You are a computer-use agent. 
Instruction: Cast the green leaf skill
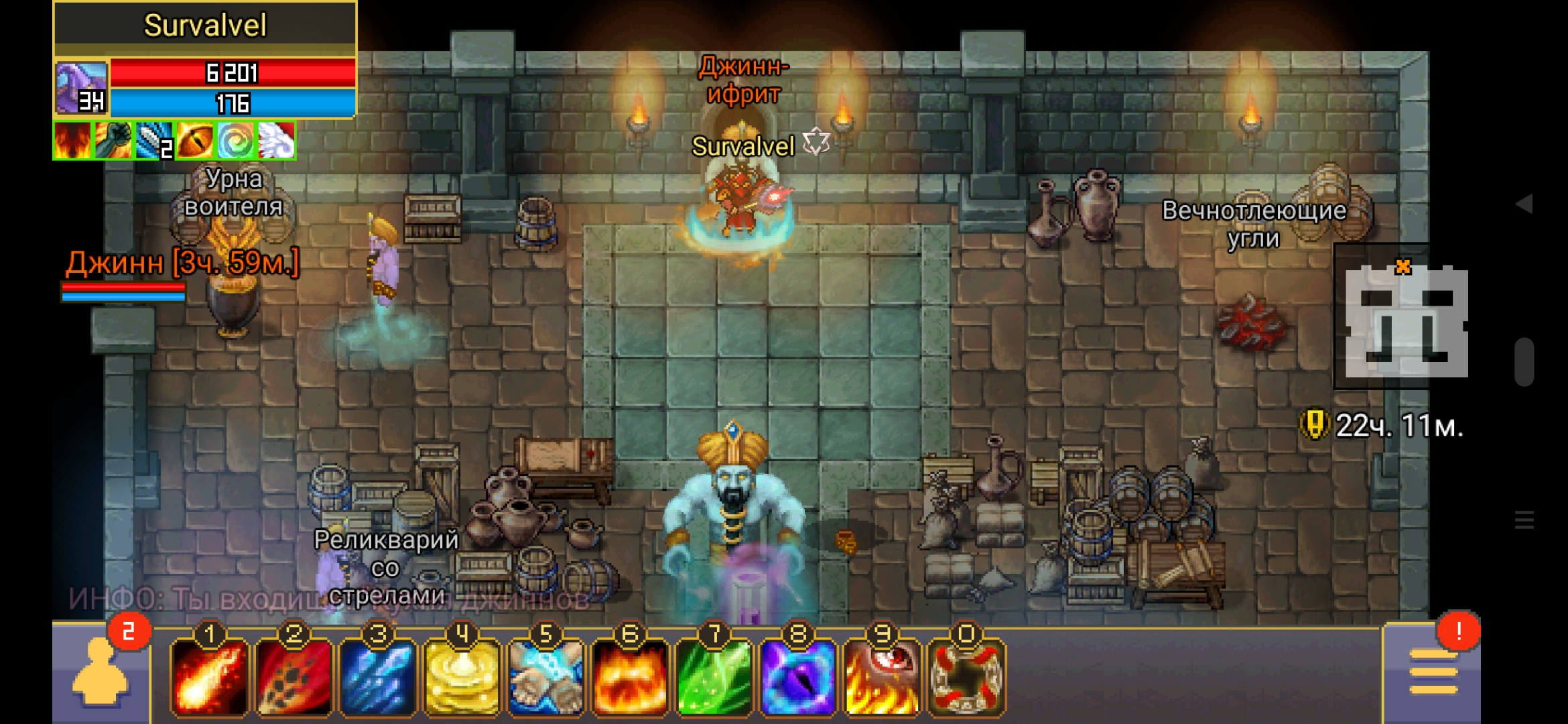coord(714,677)
